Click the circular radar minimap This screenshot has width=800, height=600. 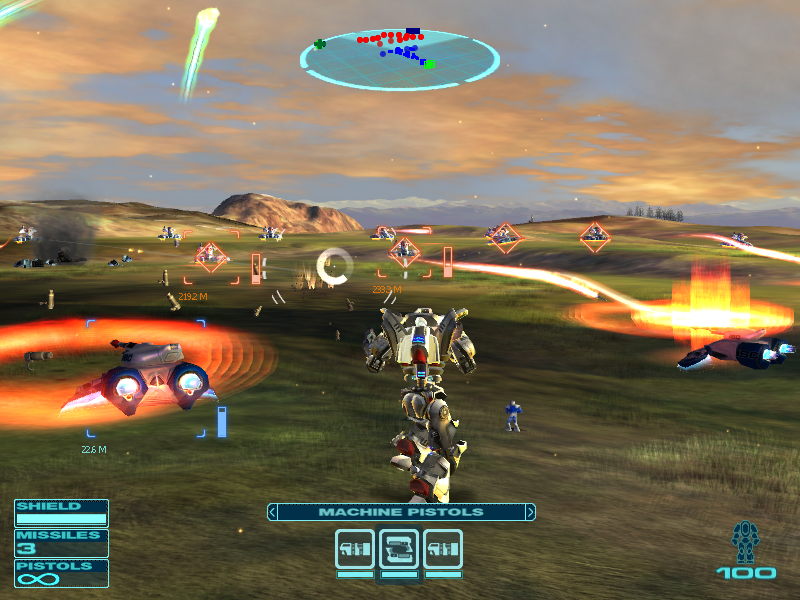click(x=399, y=59)
